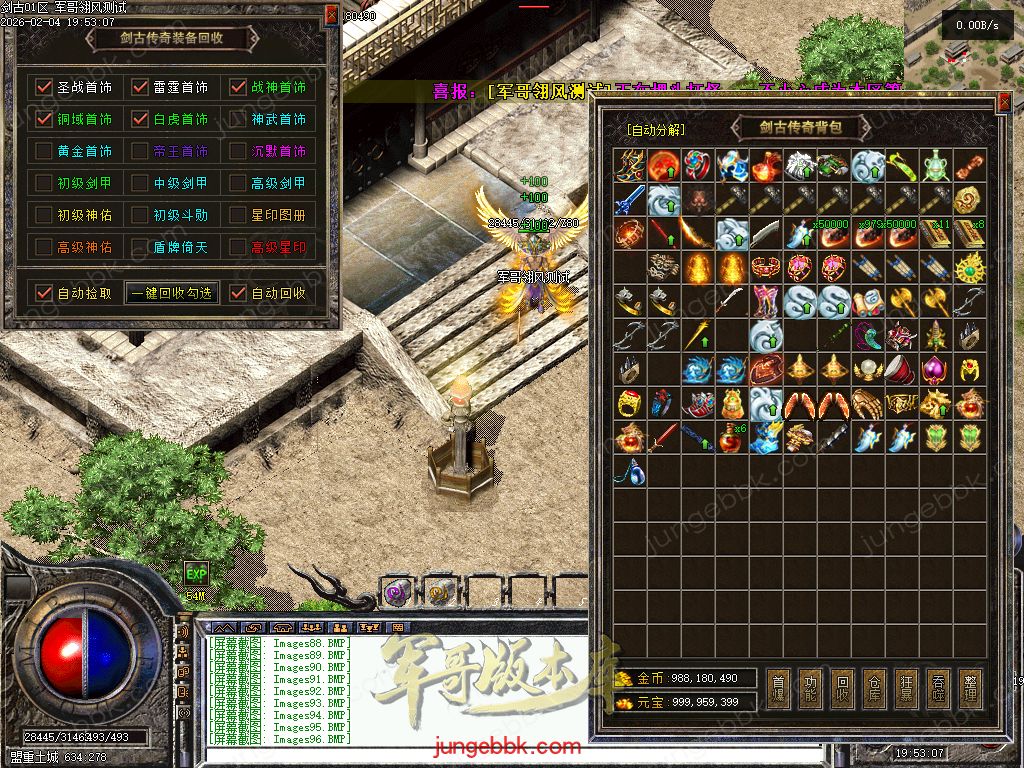Image resolution: width=1024 pixels, height=768 pixels.
Task: Click the green EXP icon
Action: 196,574
